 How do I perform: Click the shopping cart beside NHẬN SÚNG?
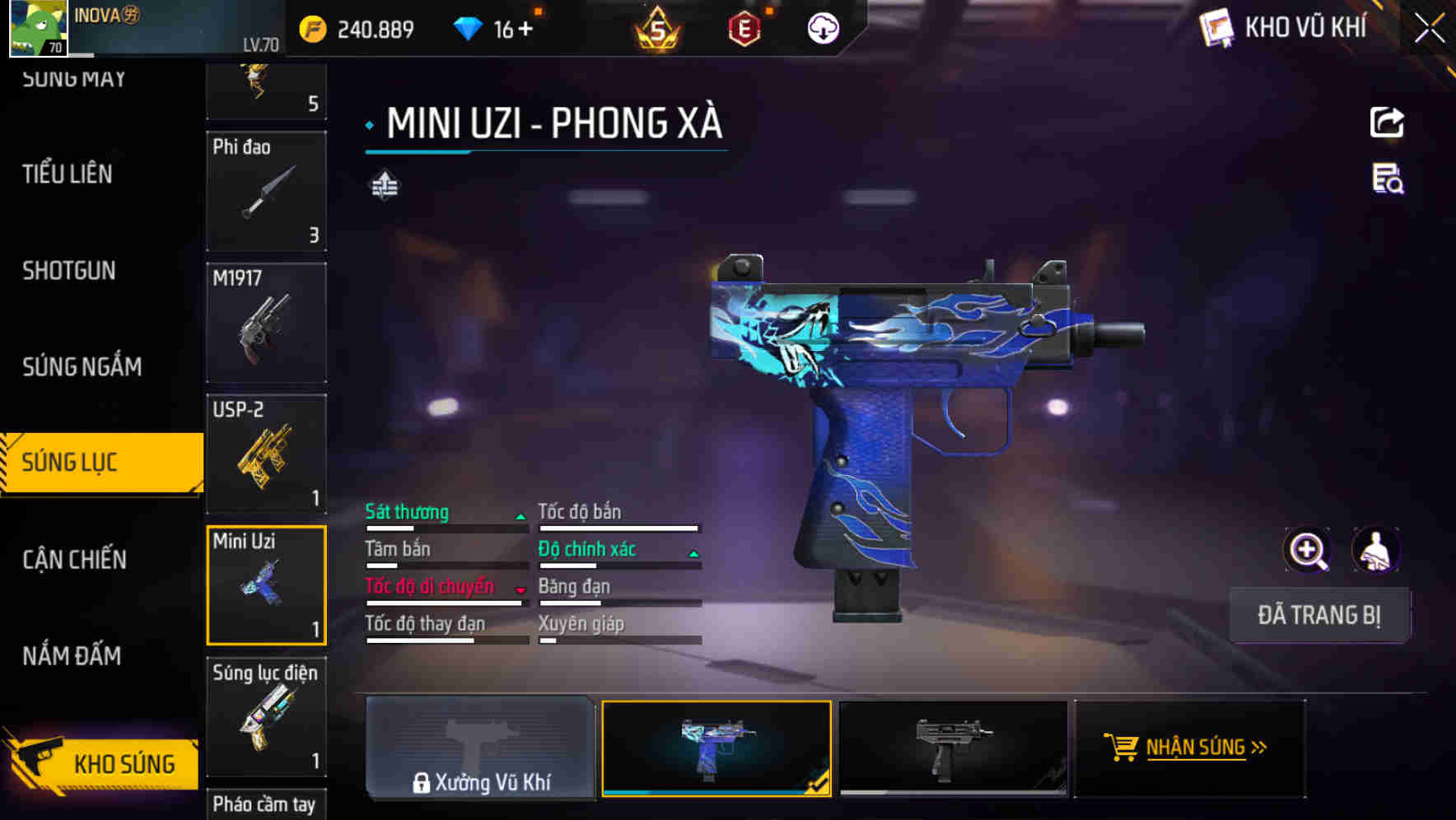[x=1122, y=748]
